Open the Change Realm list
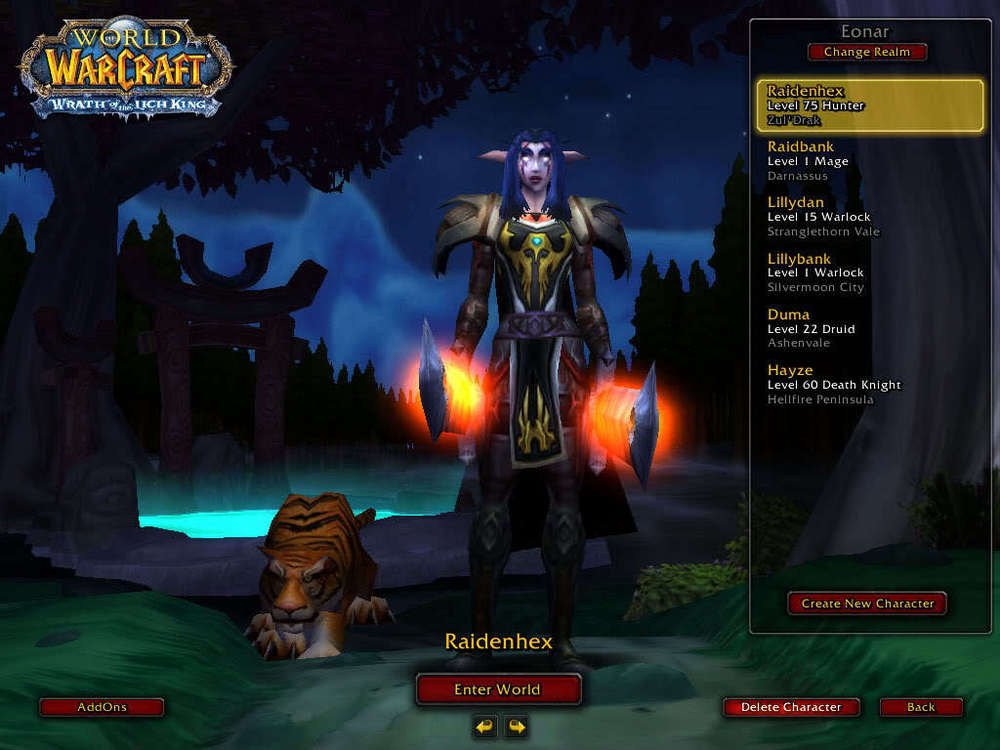The image size is (1000, 750). click(867, 52)
